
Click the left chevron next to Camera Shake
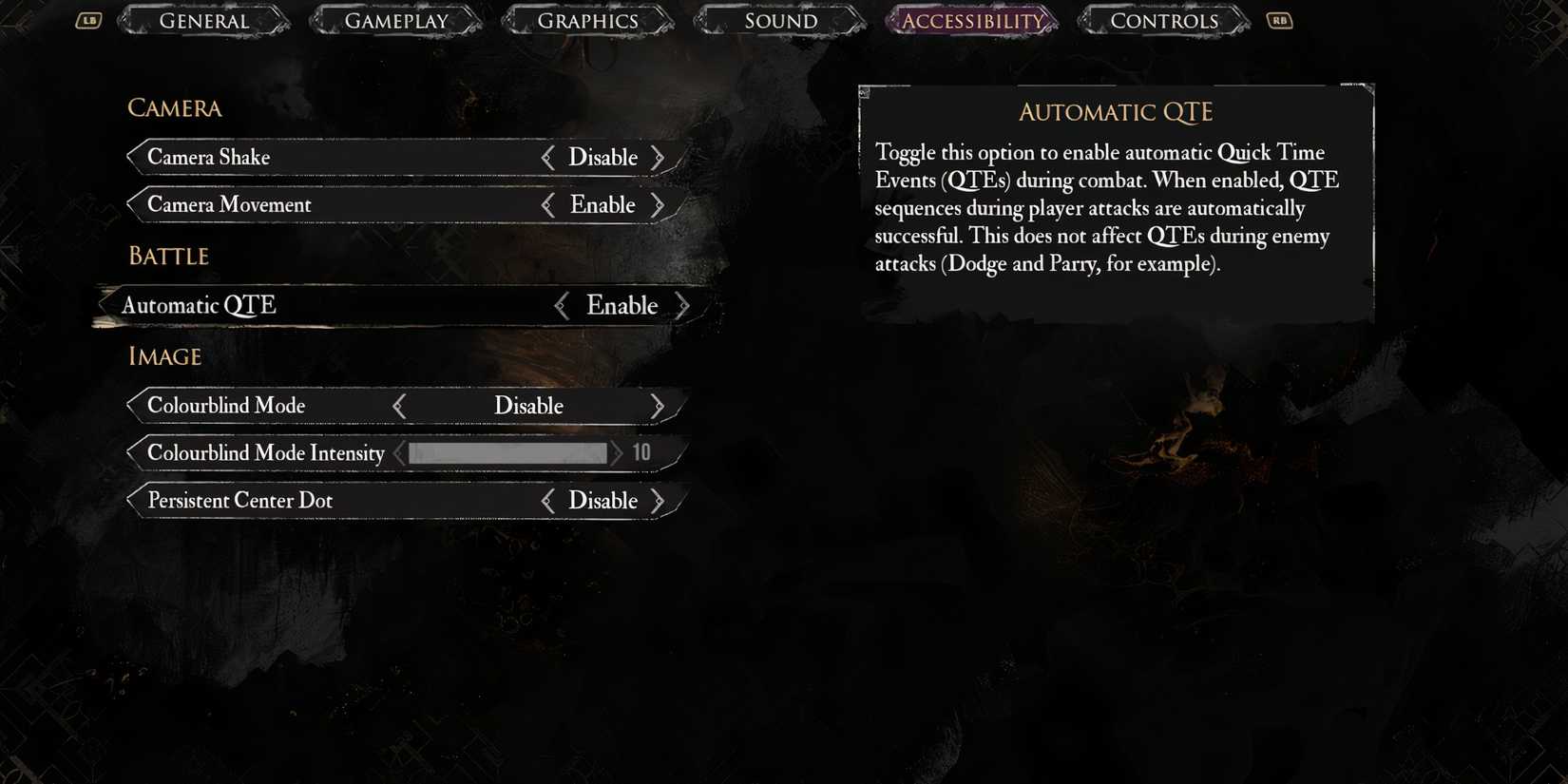point(549,157)
